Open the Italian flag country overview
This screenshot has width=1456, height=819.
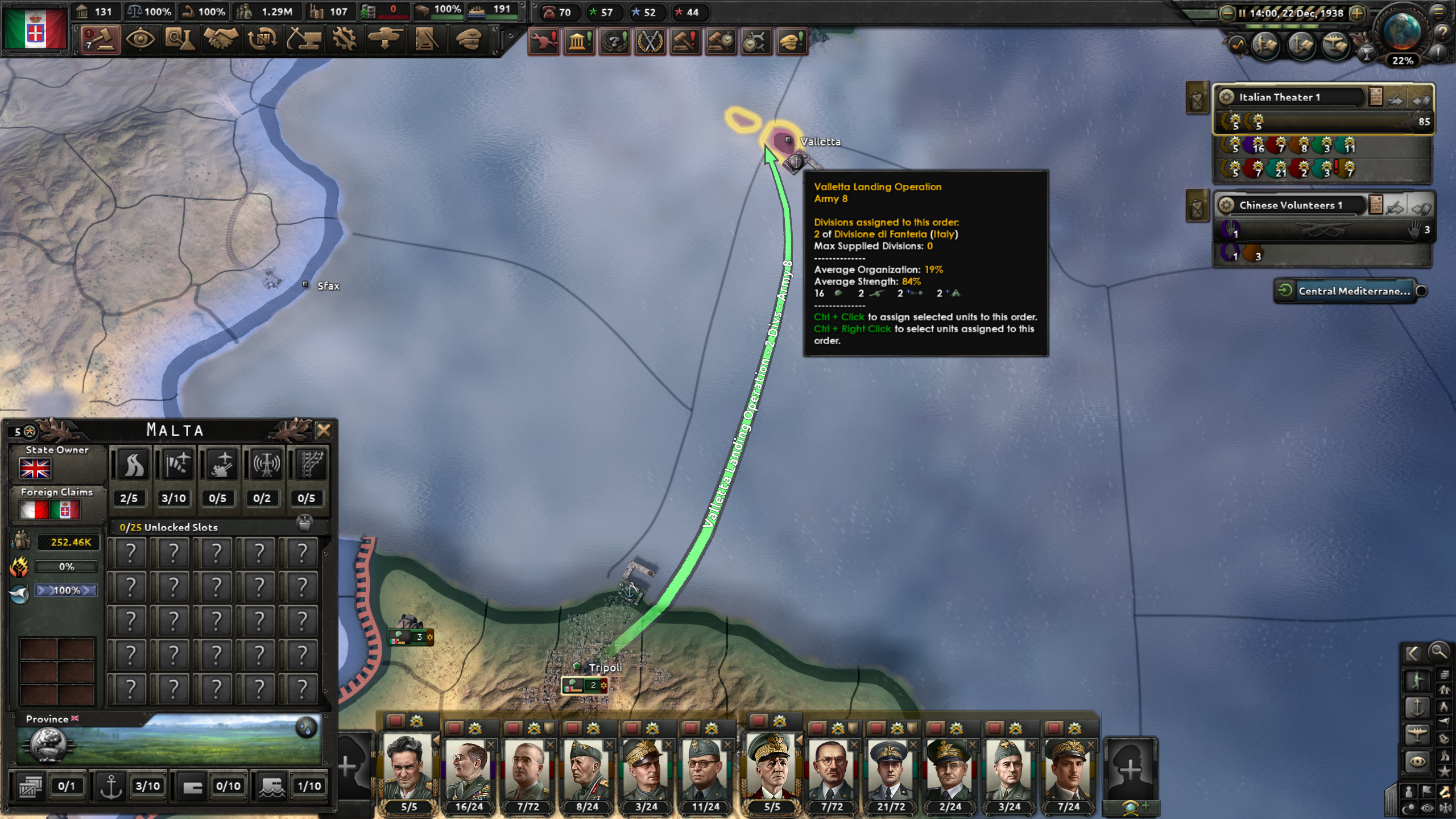coord(35,28)
